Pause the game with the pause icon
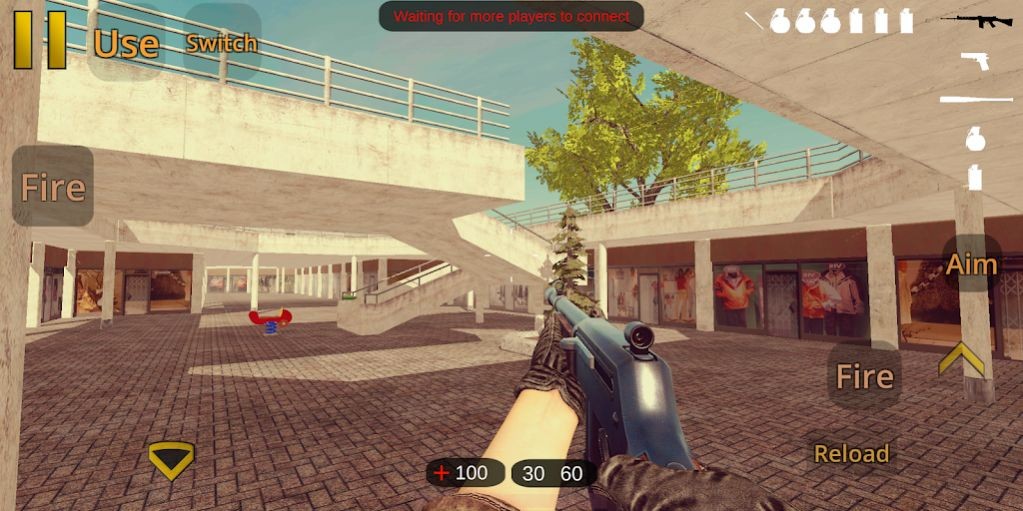This screenshot has width=1023, height=511. [x=40, y=40]
